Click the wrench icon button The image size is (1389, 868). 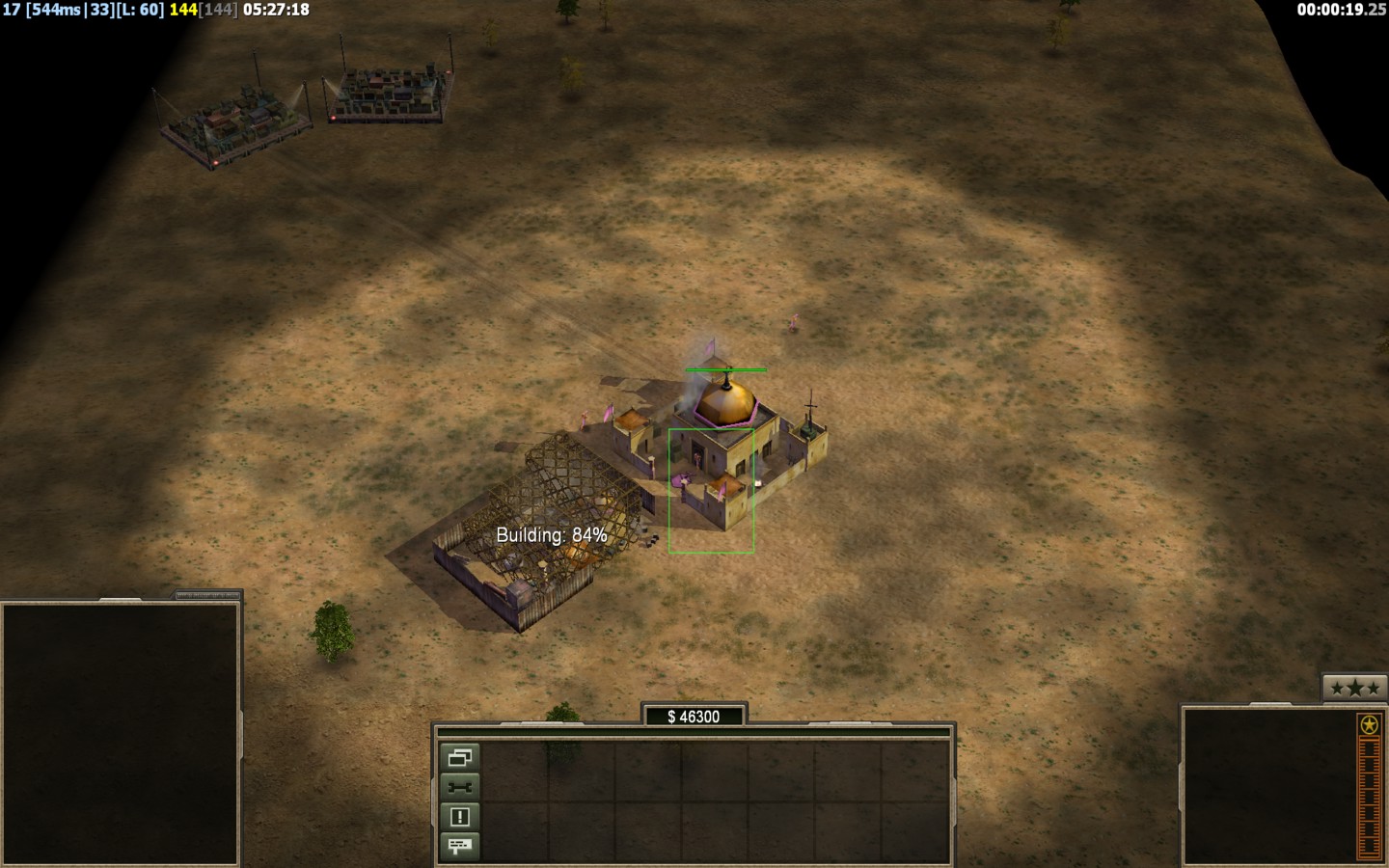coord(459,787)
